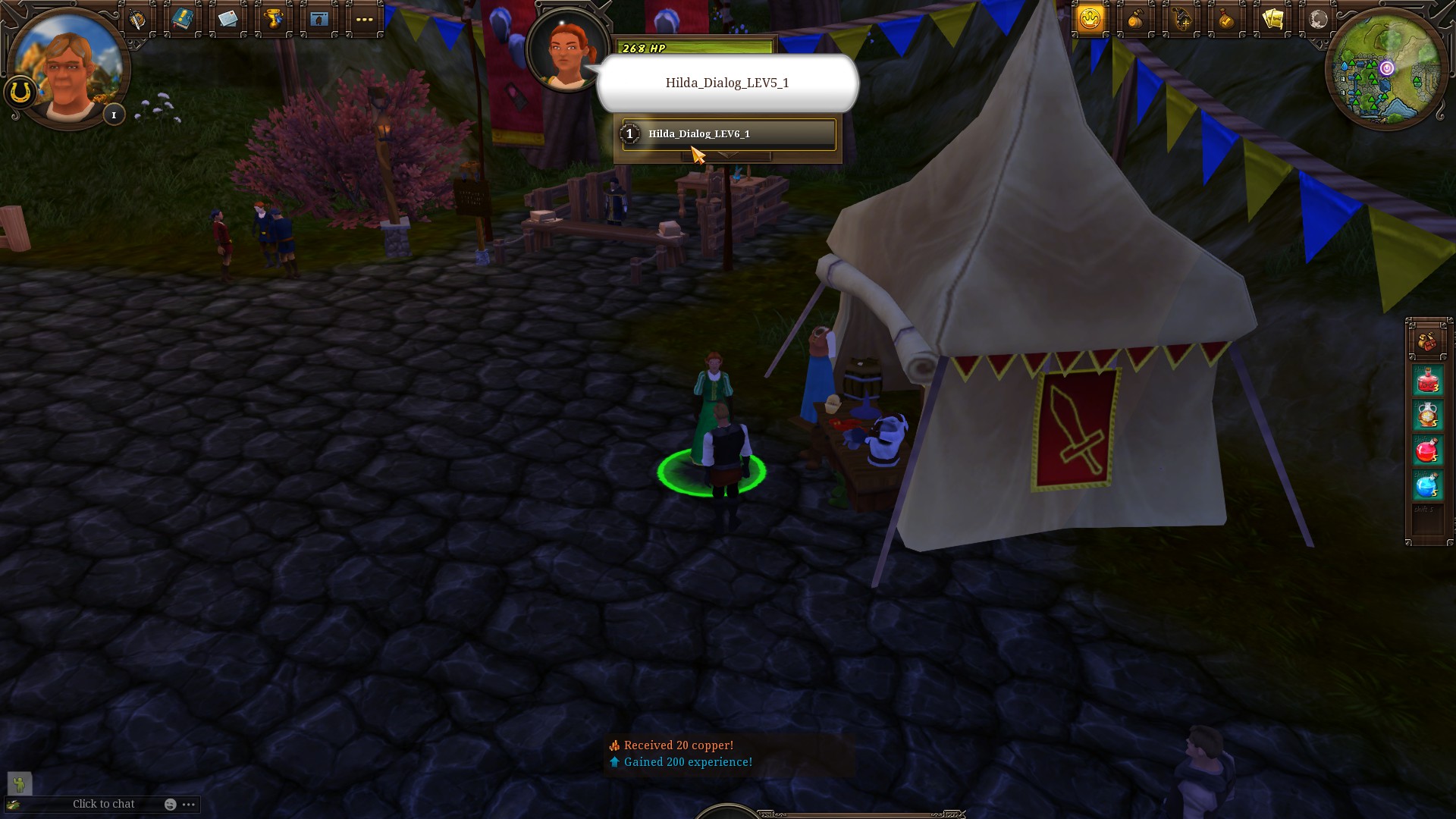Select the sword and shield character icon

coord(137,19)
